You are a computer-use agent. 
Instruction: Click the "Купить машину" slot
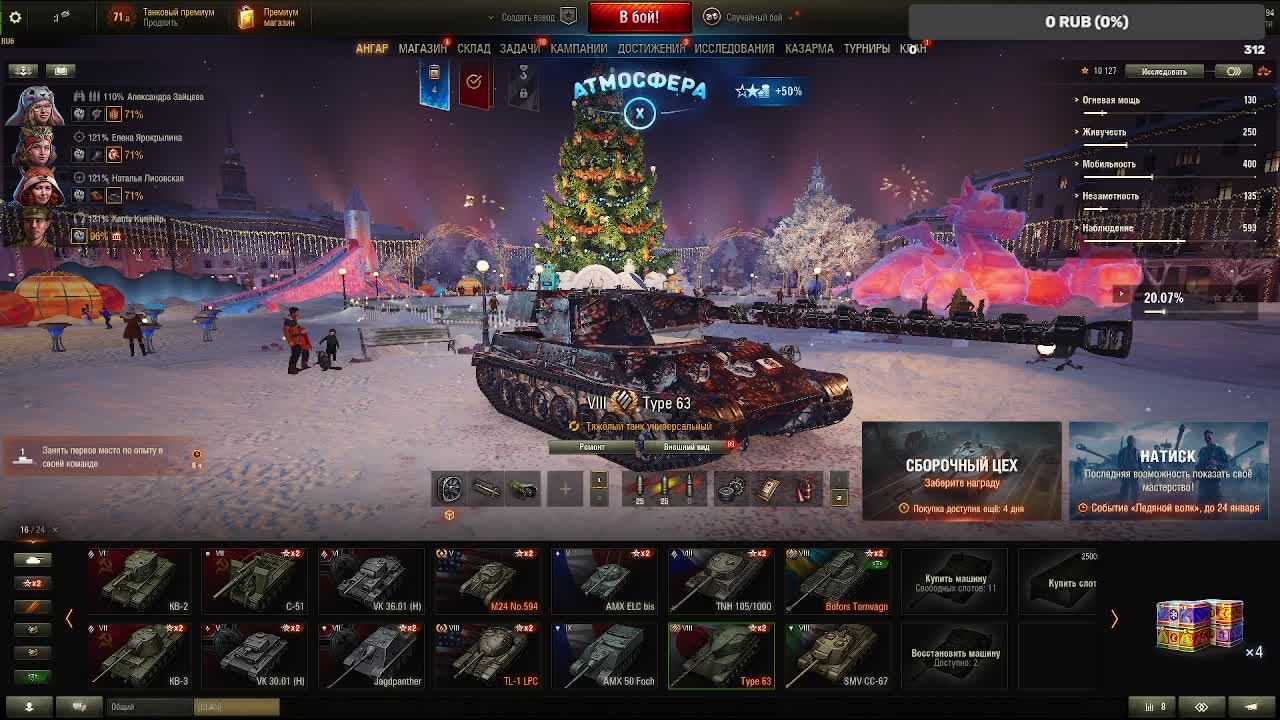coord(955,581)
